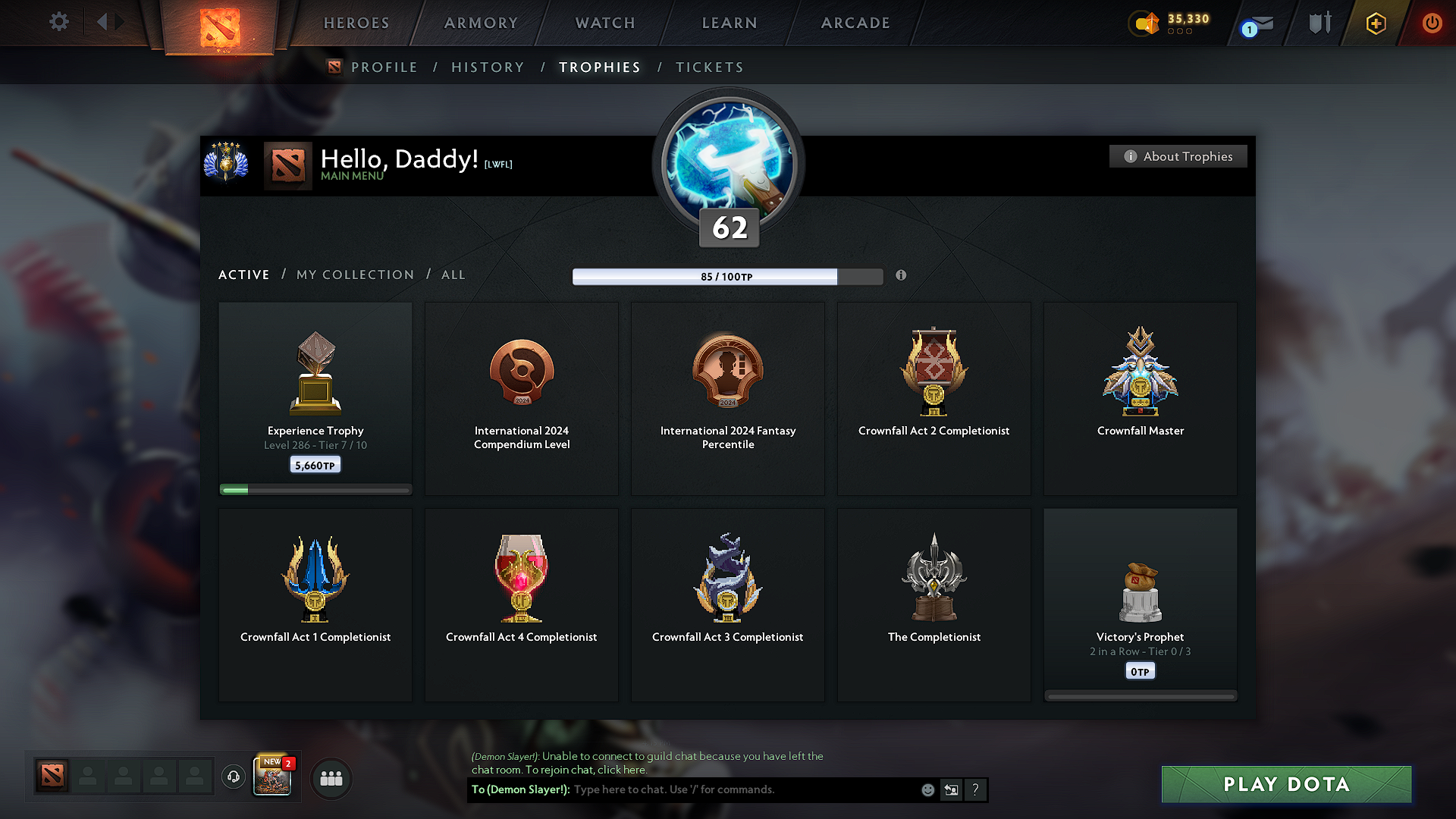The height and width of the screenshot is (819, 1456).
Task: Open the friends party list icon
Action: pyautogui.click(x=331, y=778)
